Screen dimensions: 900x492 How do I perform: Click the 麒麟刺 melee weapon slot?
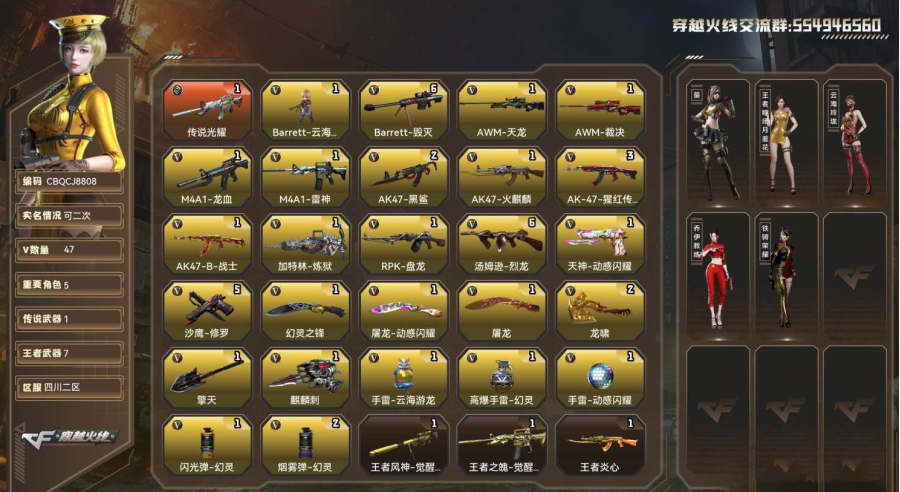[x=305, y=378]
